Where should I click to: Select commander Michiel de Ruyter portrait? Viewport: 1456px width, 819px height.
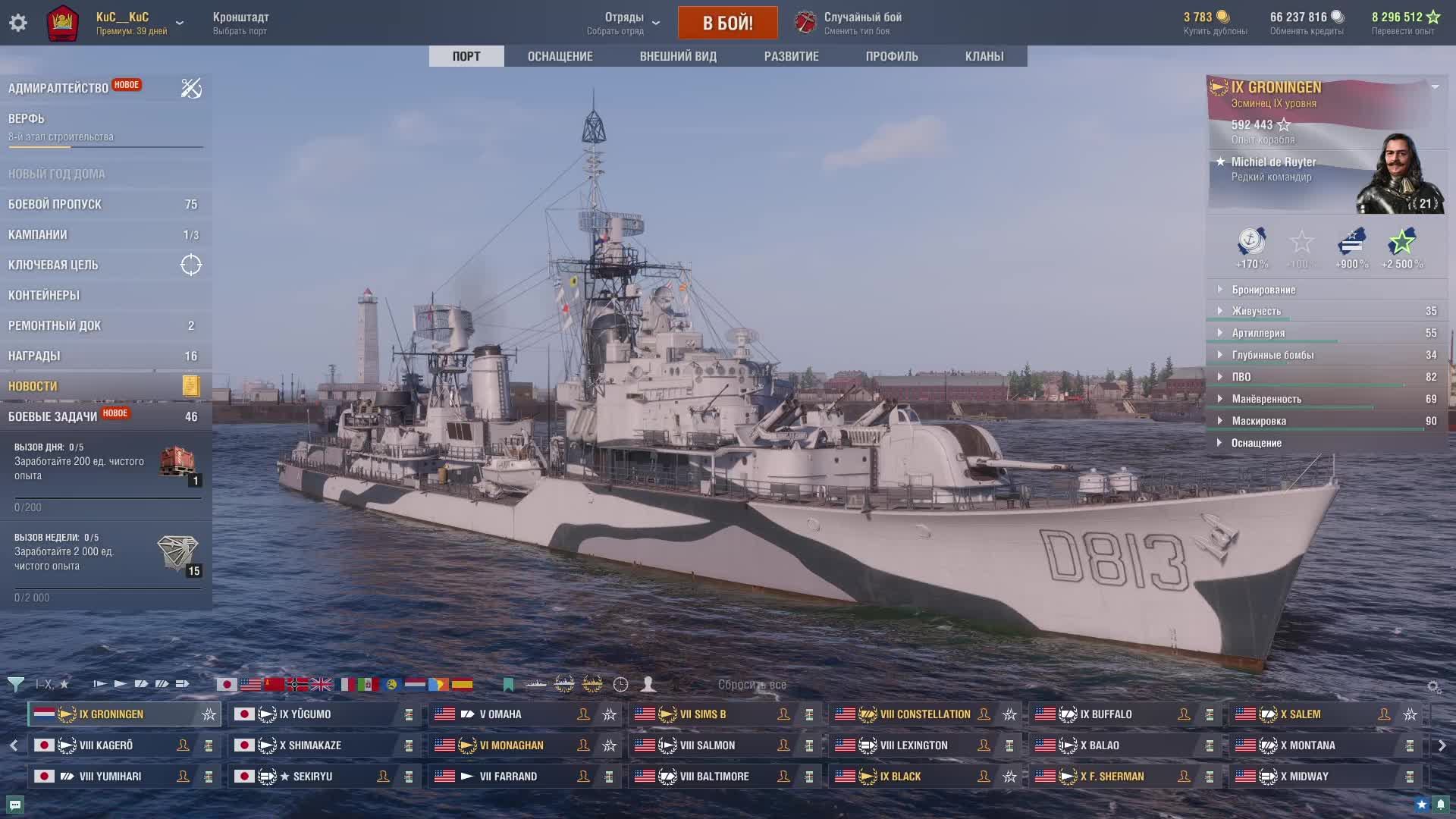pos(1398,174)
